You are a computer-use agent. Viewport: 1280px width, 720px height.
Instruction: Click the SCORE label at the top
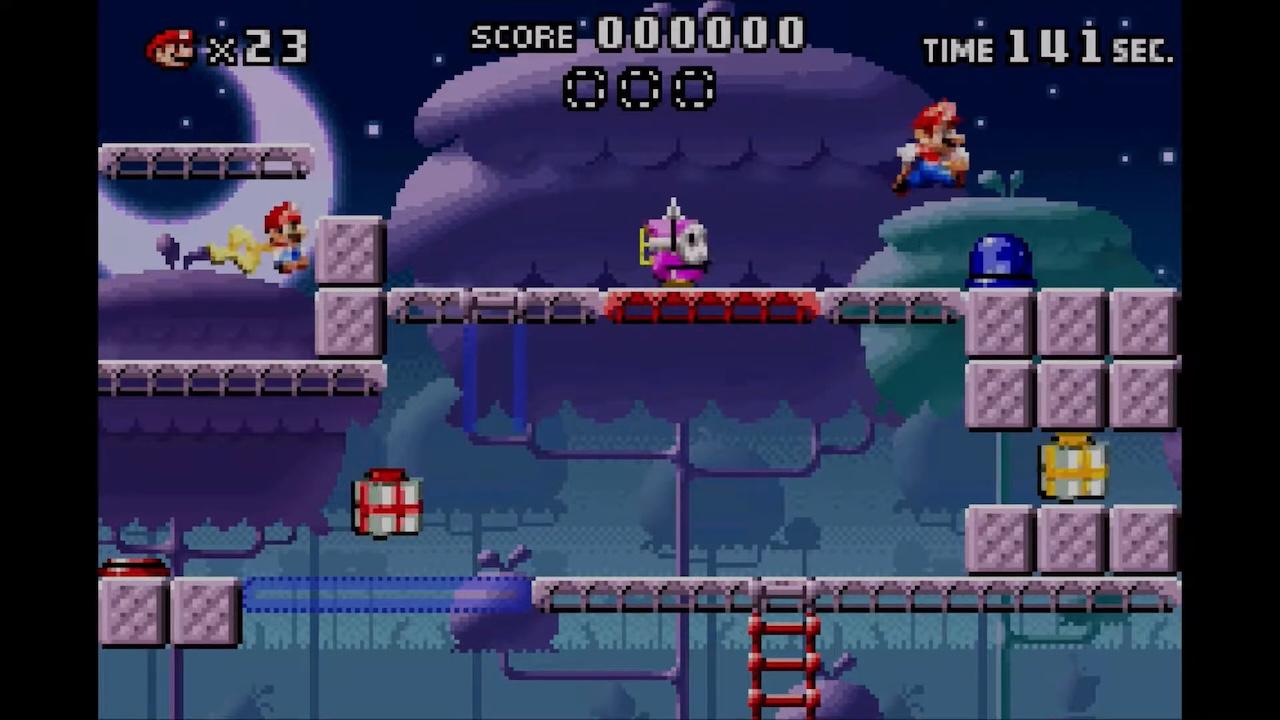(523, 37)
